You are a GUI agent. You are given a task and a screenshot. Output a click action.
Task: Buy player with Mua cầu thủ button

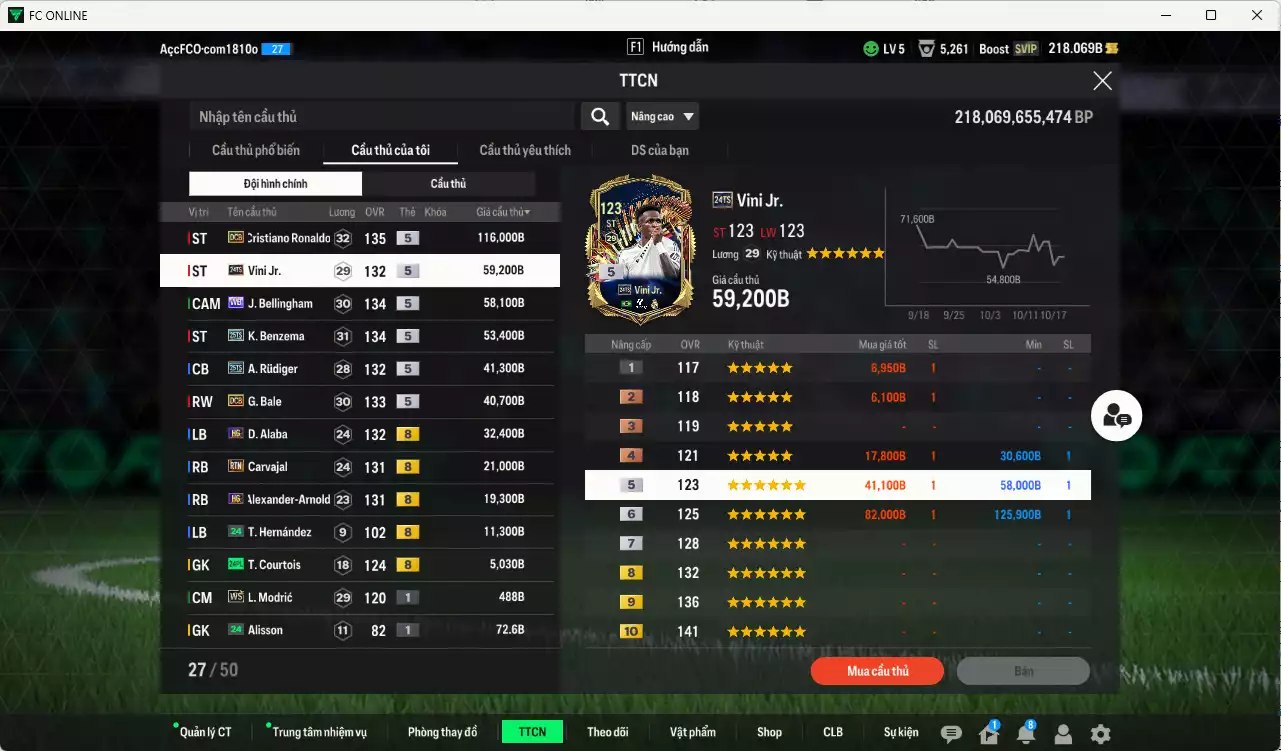(877, 671)
